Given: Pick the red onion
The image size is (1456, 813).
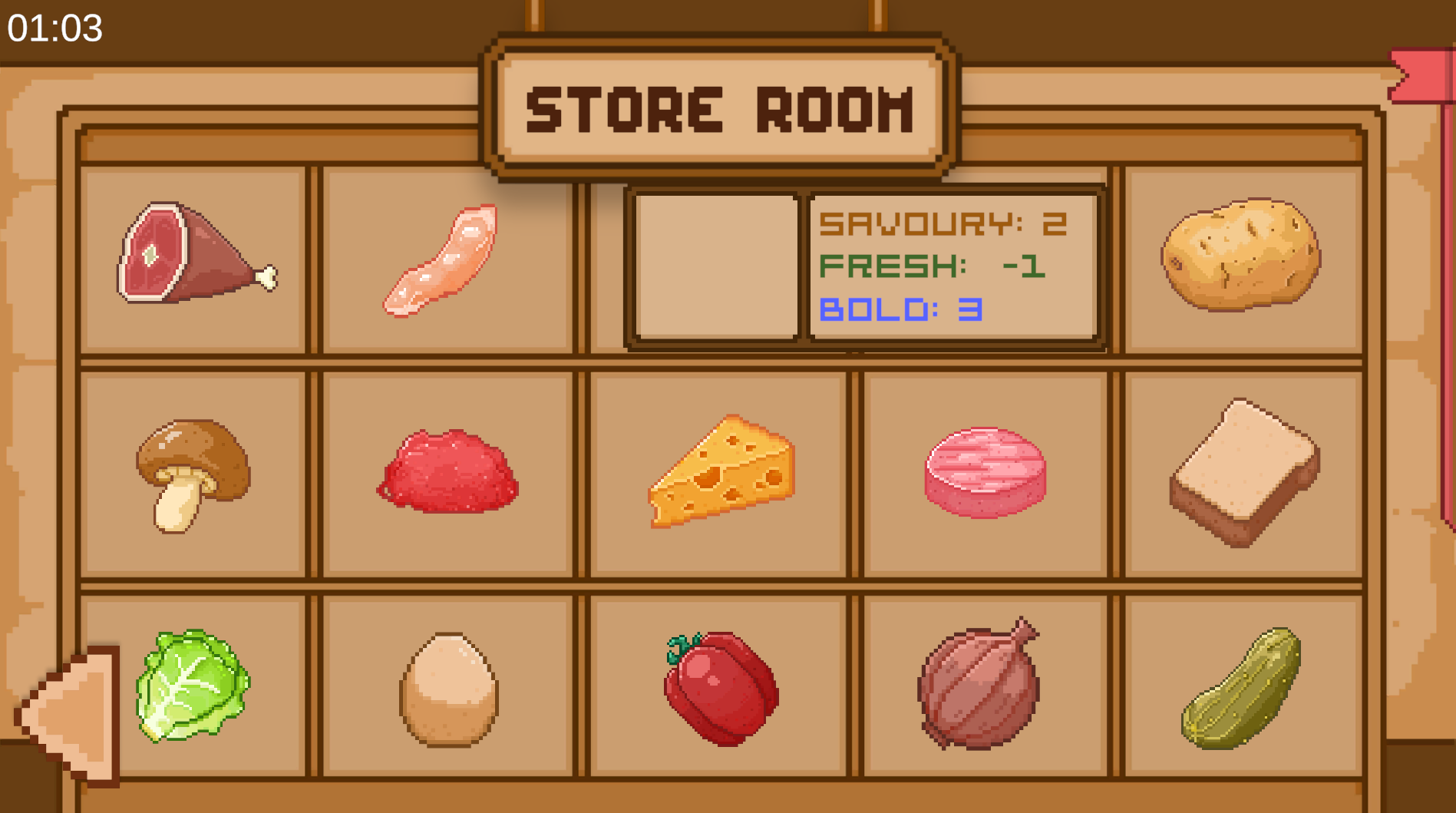Looking at the screenshot, I should coord(979,686).
